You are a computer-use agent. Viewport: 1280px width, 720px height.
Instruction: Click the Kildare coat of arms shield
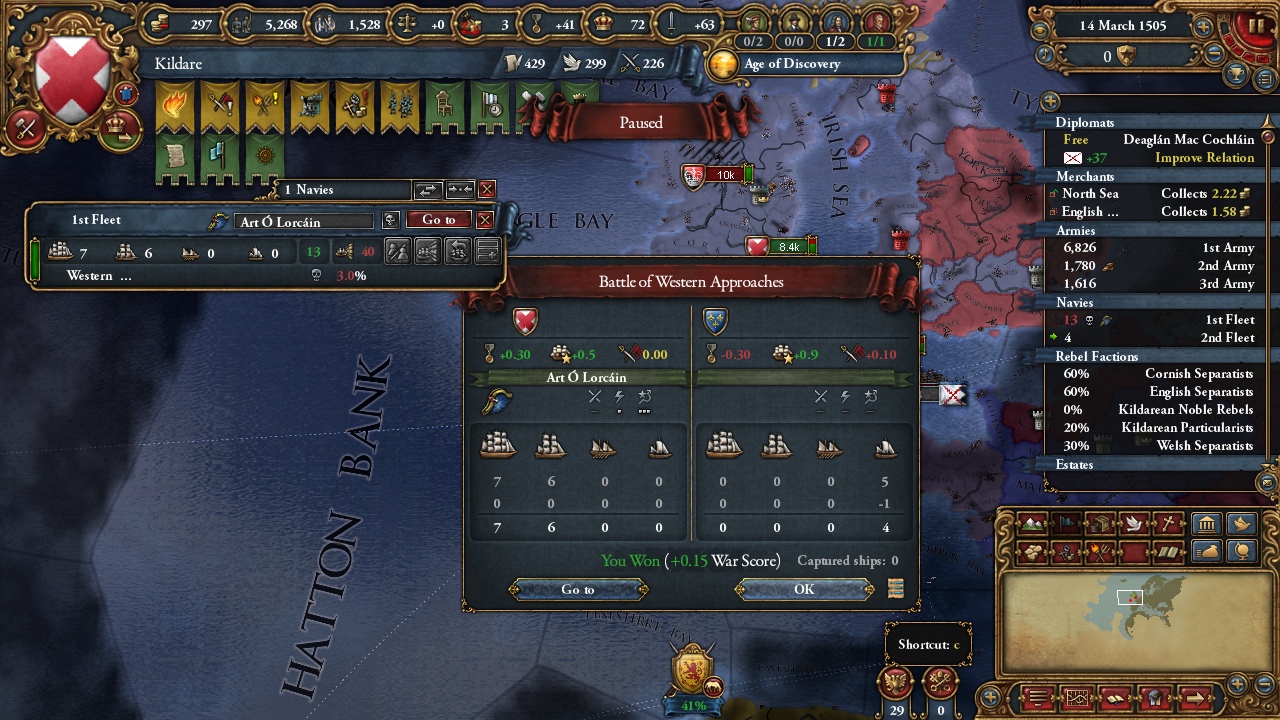tap(70, 72)
